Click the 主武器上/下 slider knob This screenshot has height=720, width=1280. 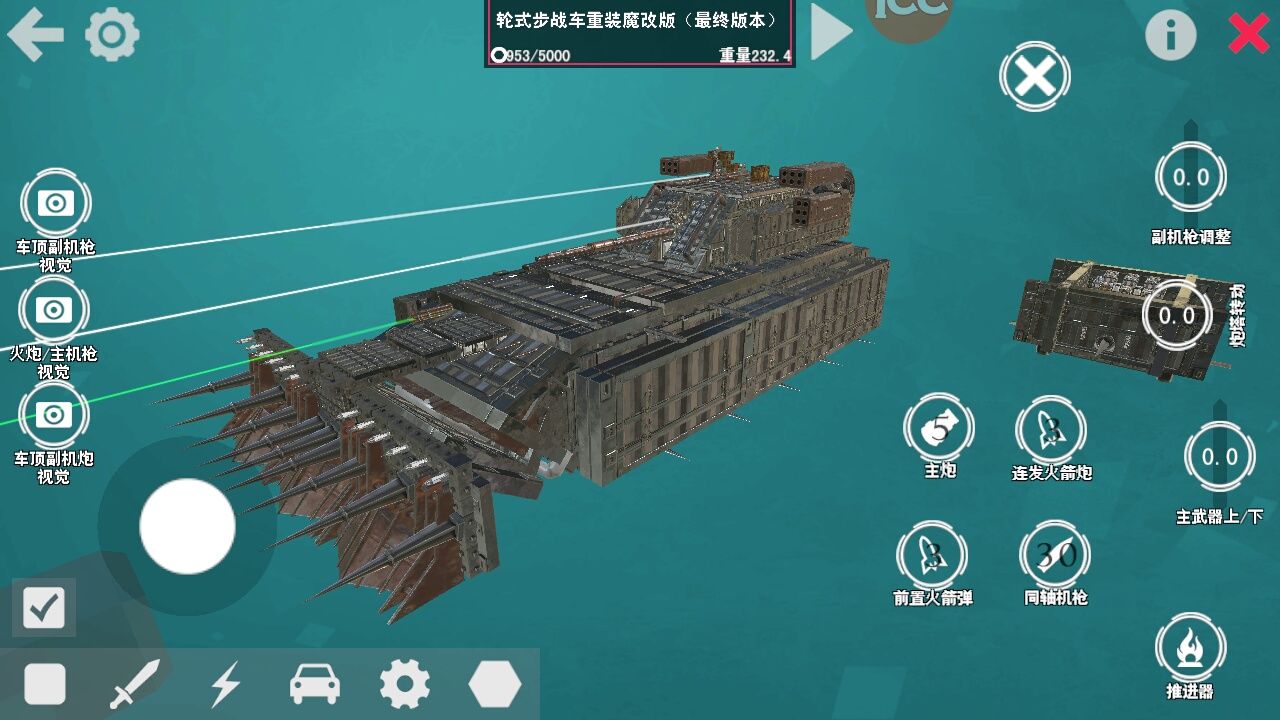(1219, 457)
